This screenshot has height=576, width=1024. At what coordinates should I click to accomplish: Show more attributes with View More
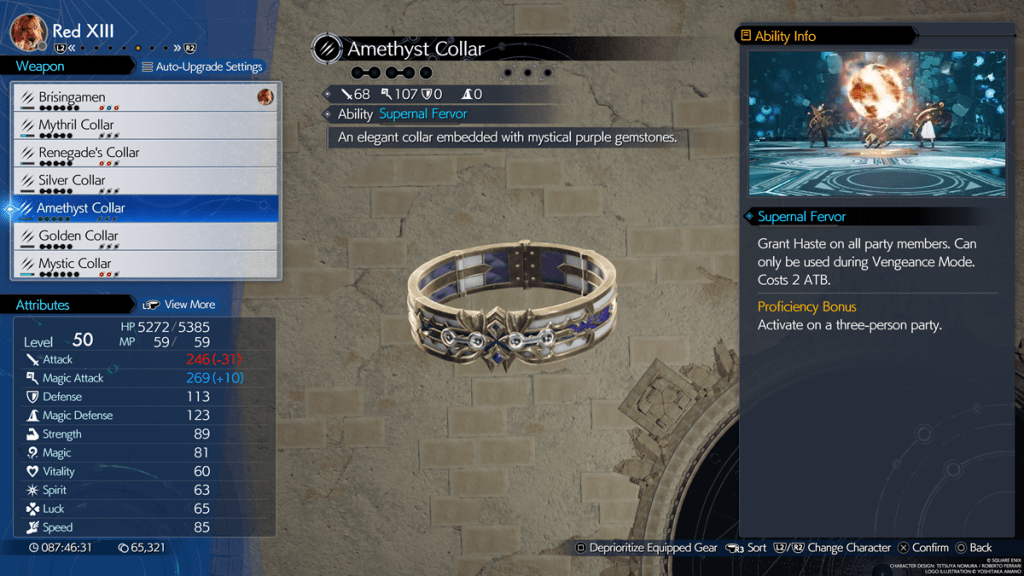pos(180,304)
